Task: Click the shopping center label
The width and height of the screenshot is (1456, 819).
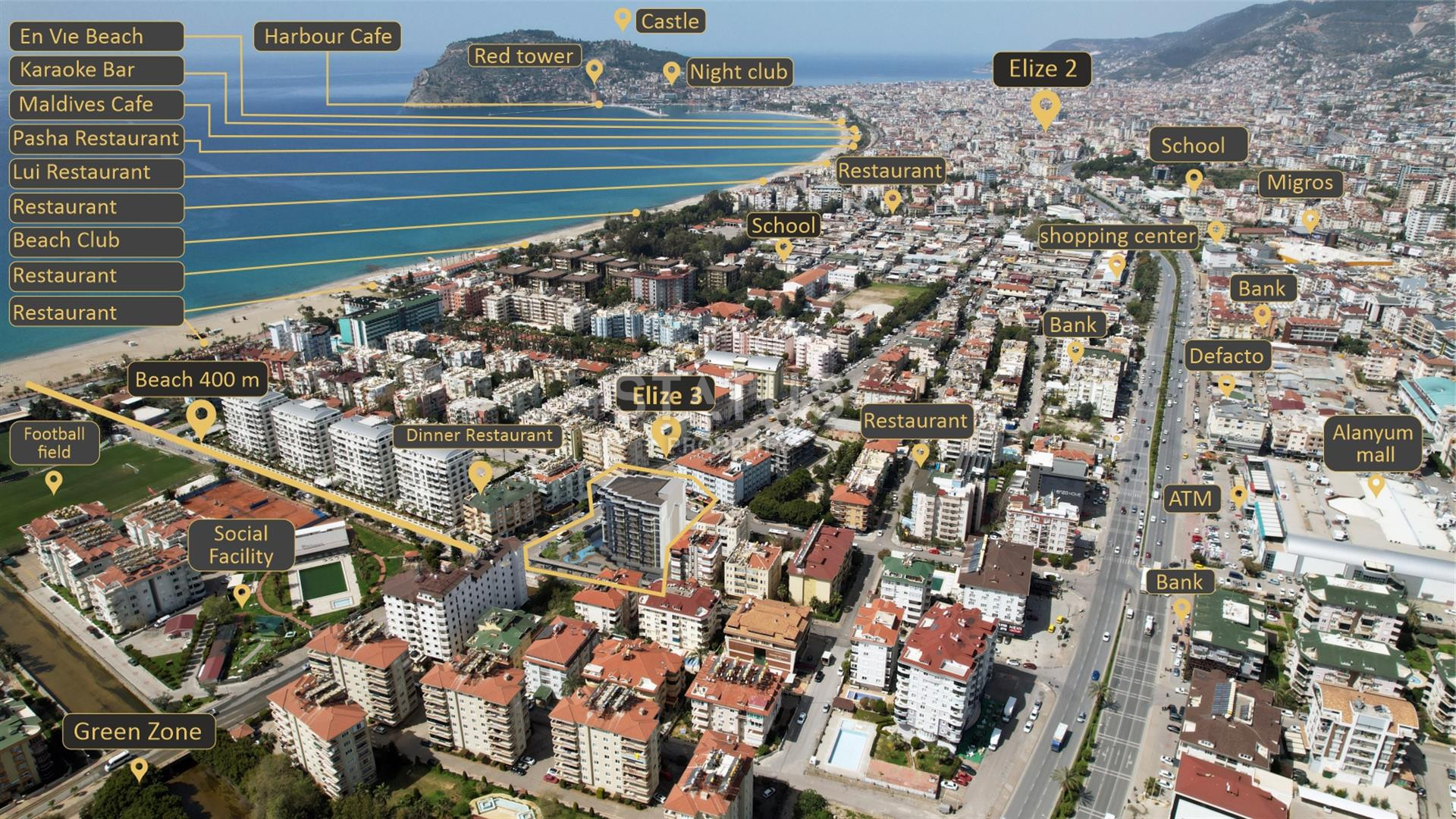Action: tap(1117, 237)
